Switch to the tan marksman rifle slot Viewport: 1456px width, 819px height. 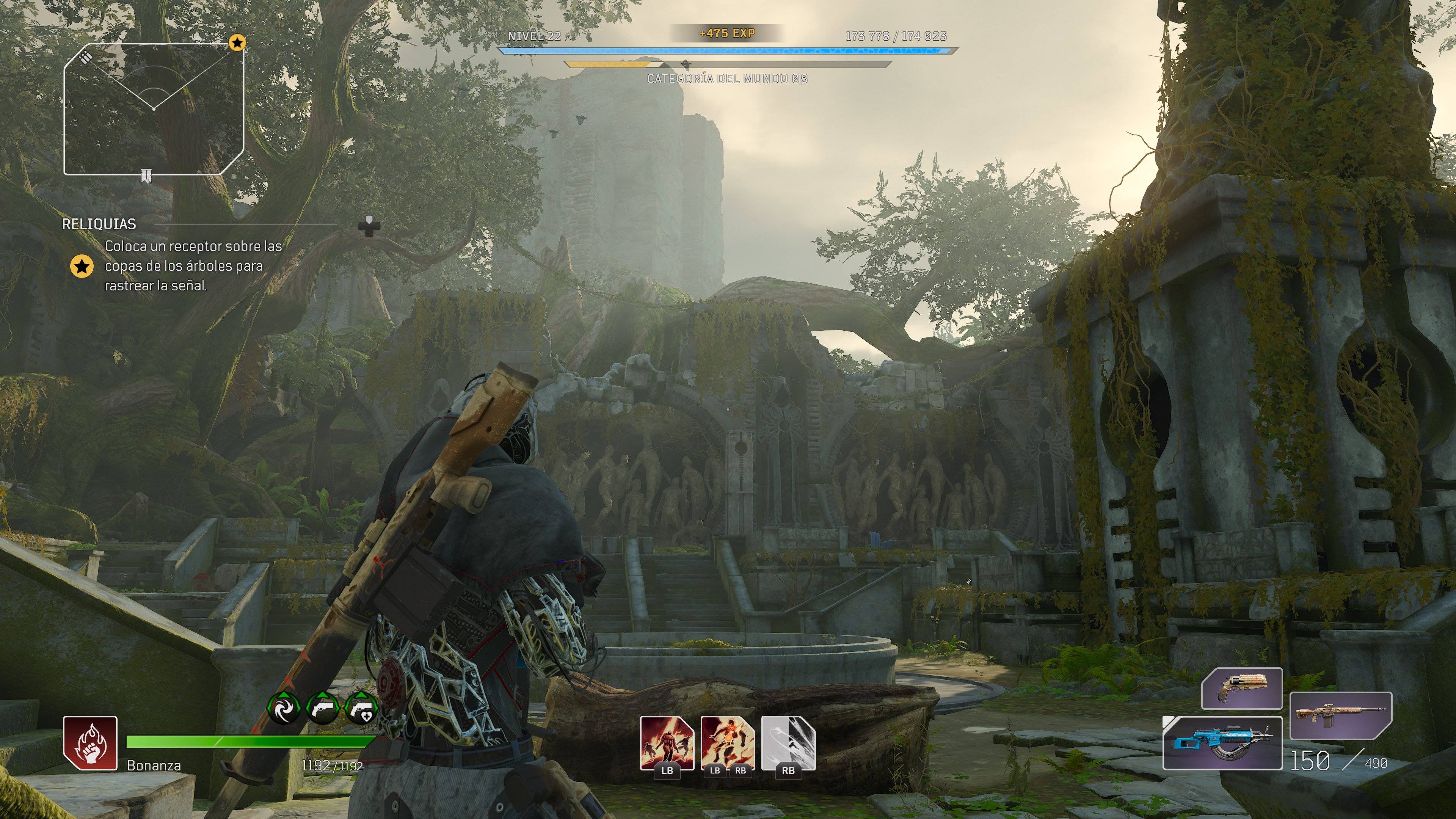tap(1341, 715)
